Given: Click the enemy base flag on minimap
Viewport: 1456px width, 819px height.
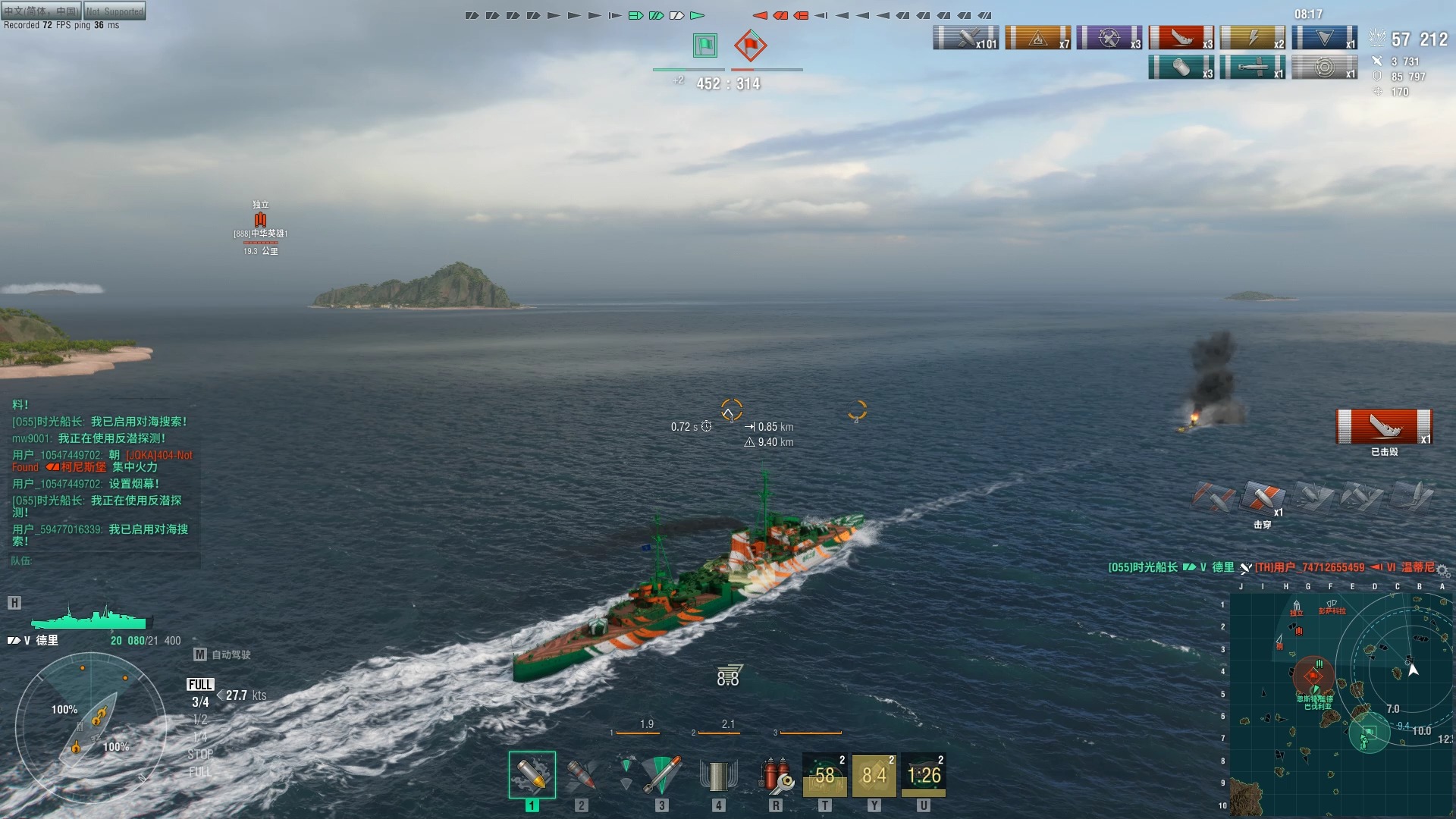Looking at the screenshot, I should tap(1313, 675).
